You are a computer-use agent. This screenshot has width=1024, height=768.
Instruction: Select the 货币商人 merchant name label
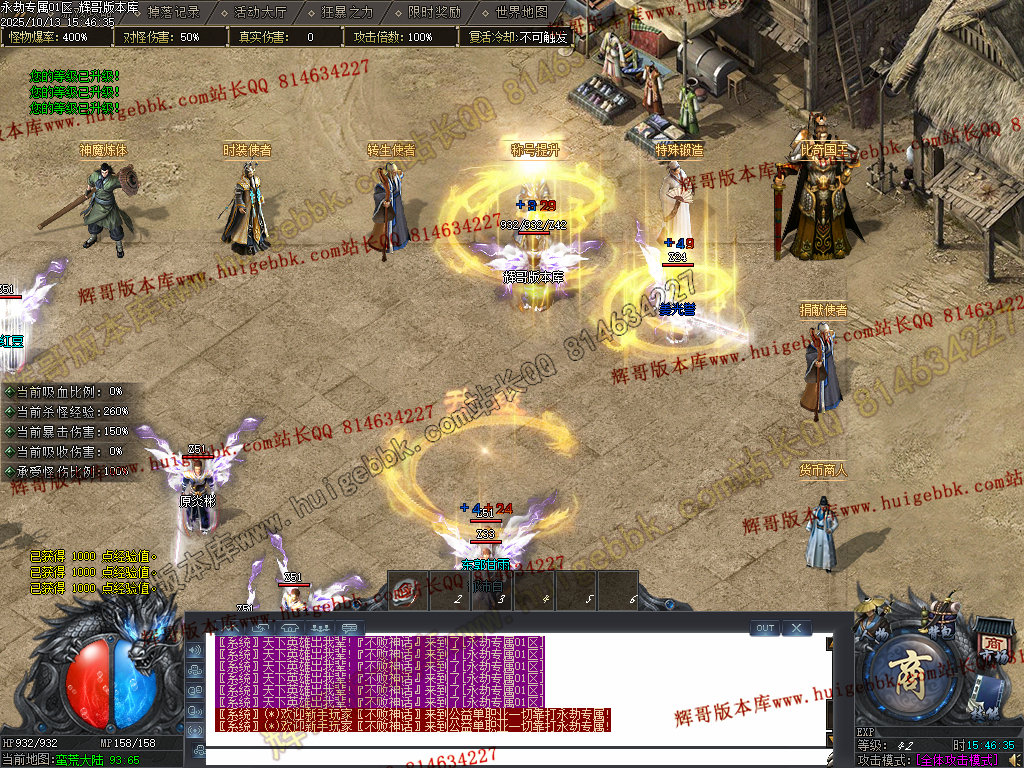coord(823,469)
